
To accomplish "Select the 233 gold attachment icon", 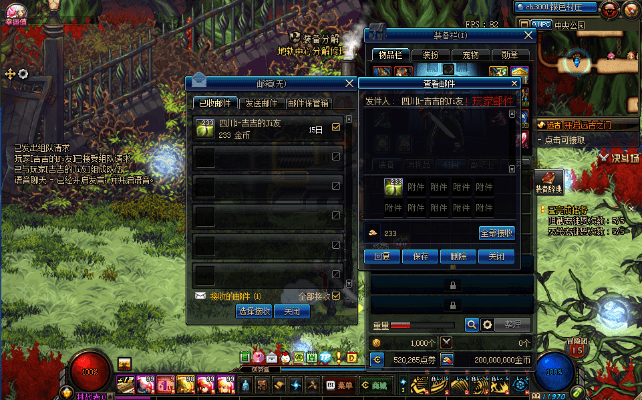I will (x=394, y=188).
